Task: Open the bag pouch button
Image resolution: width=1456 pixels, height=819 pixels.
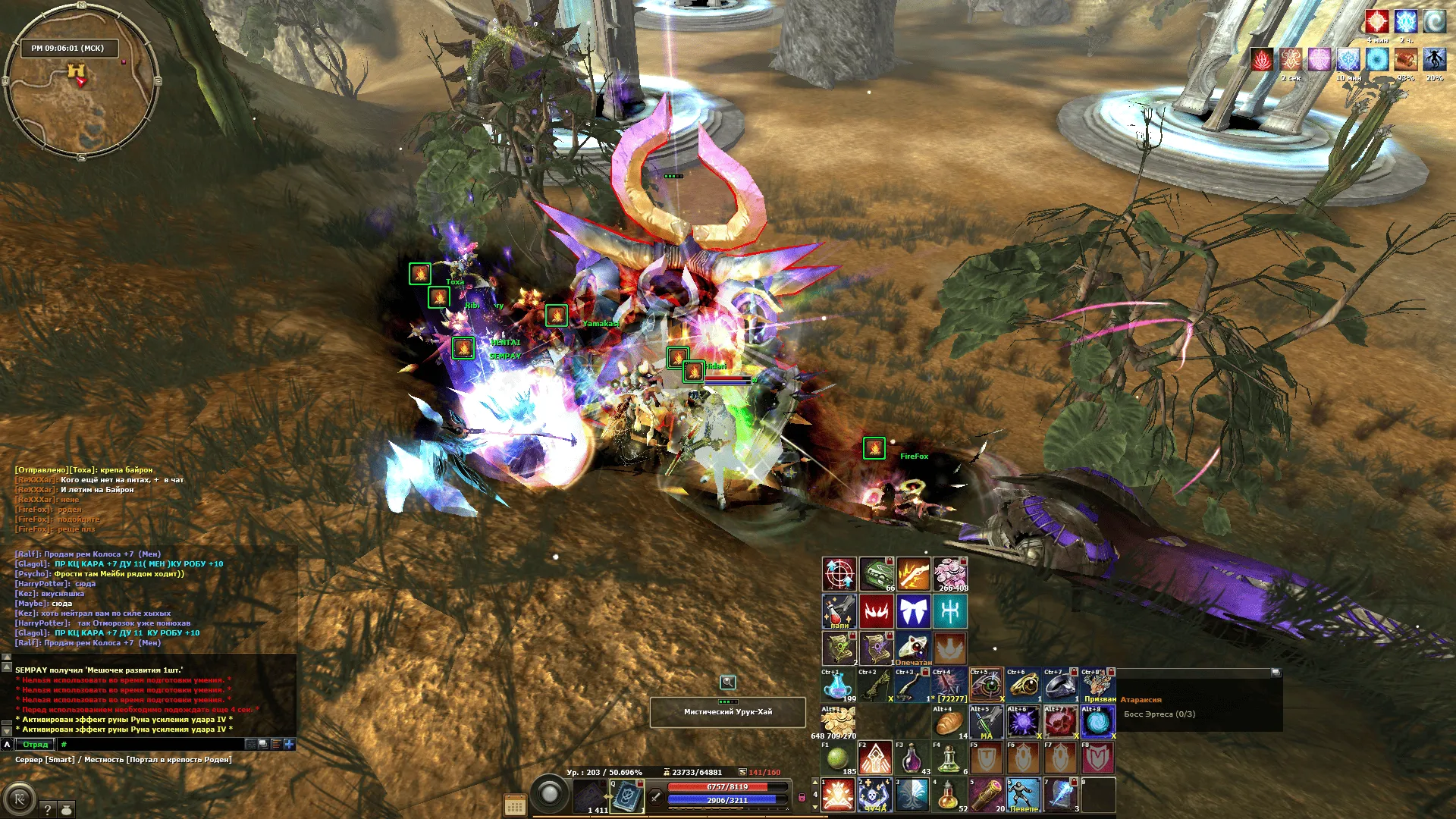Action: pos(67,809)
